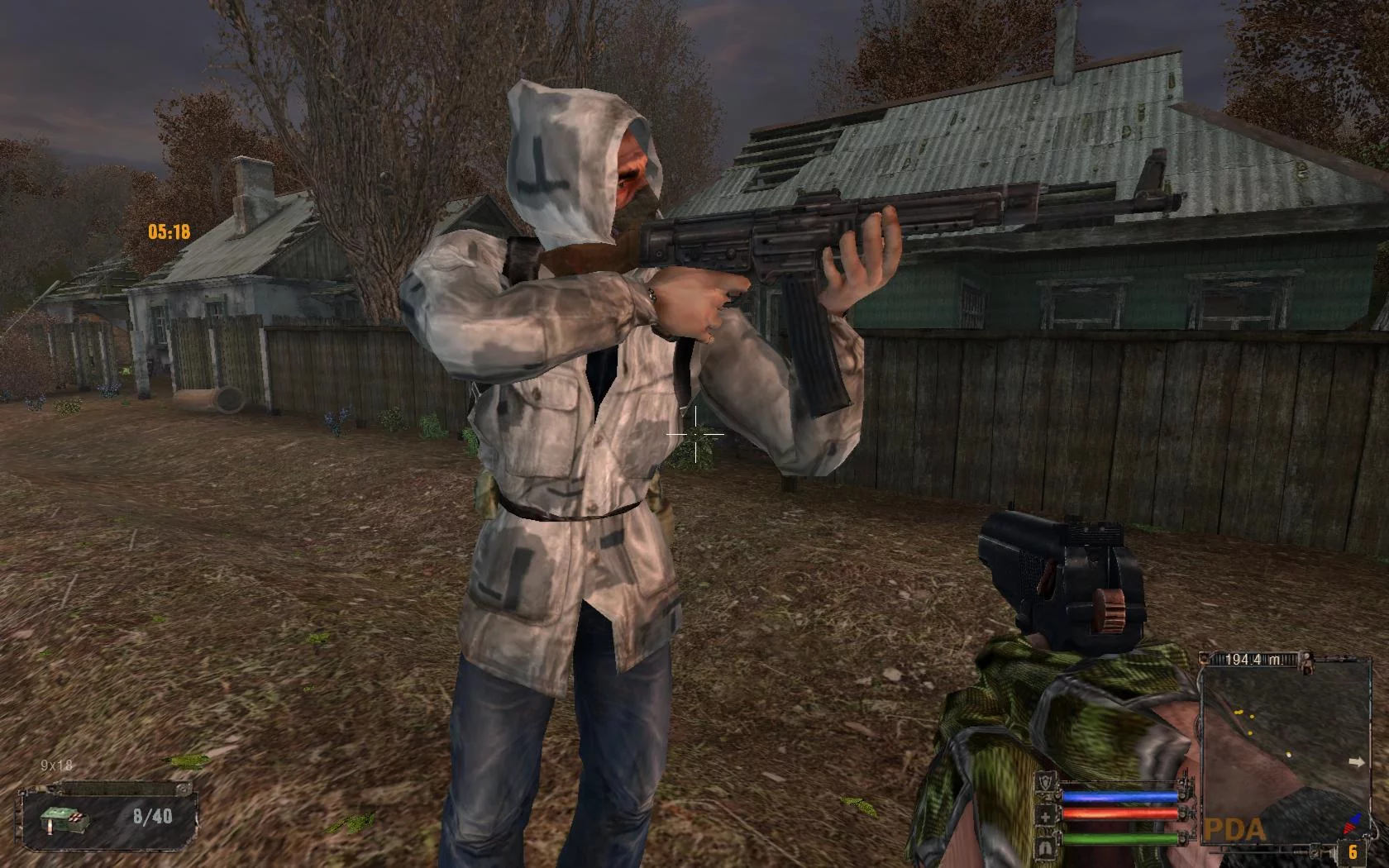Click the health cross status icon
The height and width of the screenshot is (868, 1389).
click(x=1047, y=818)
